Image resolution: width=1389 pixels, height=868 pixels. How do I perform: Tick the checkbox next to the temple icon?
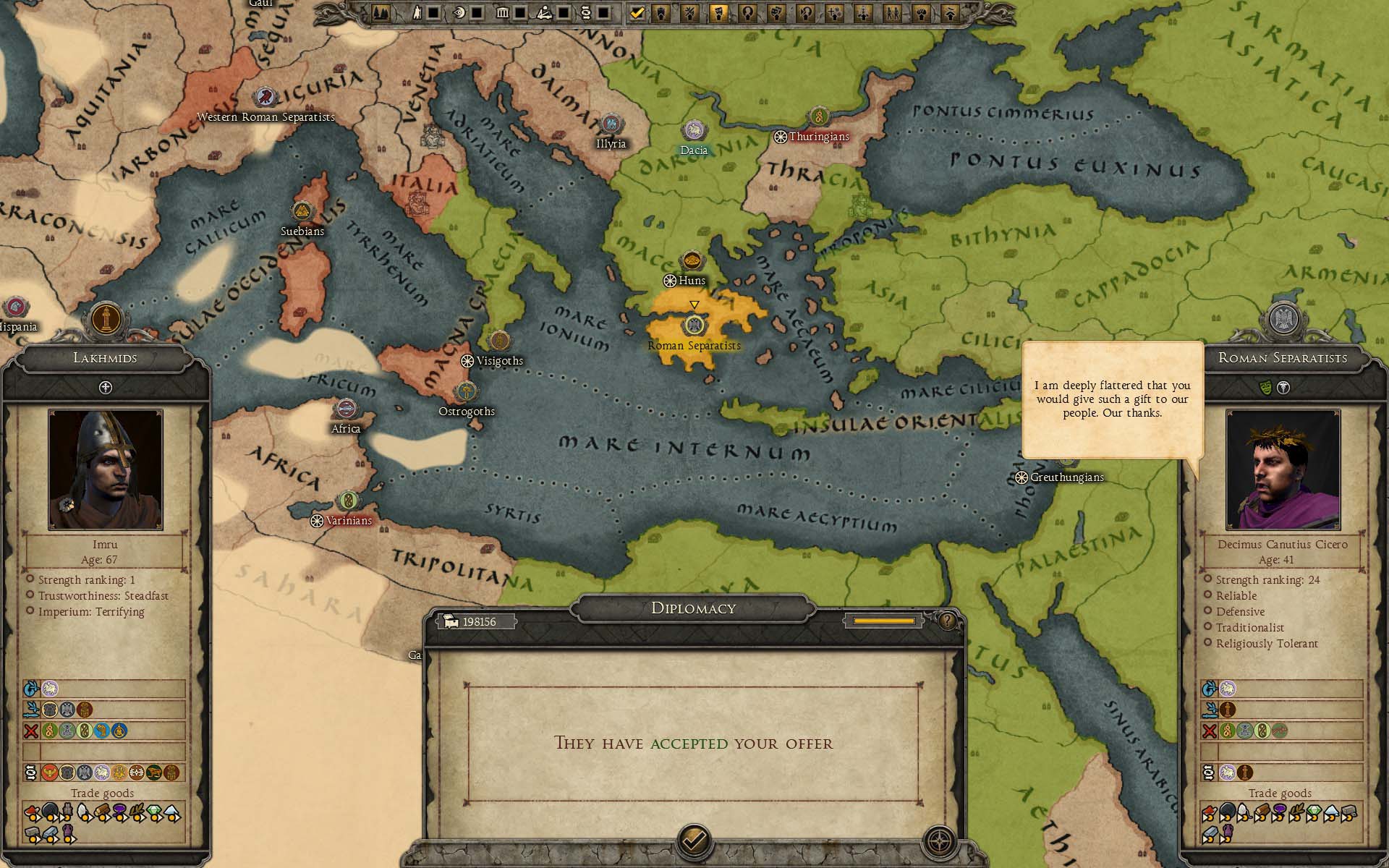tap(519, 12)
